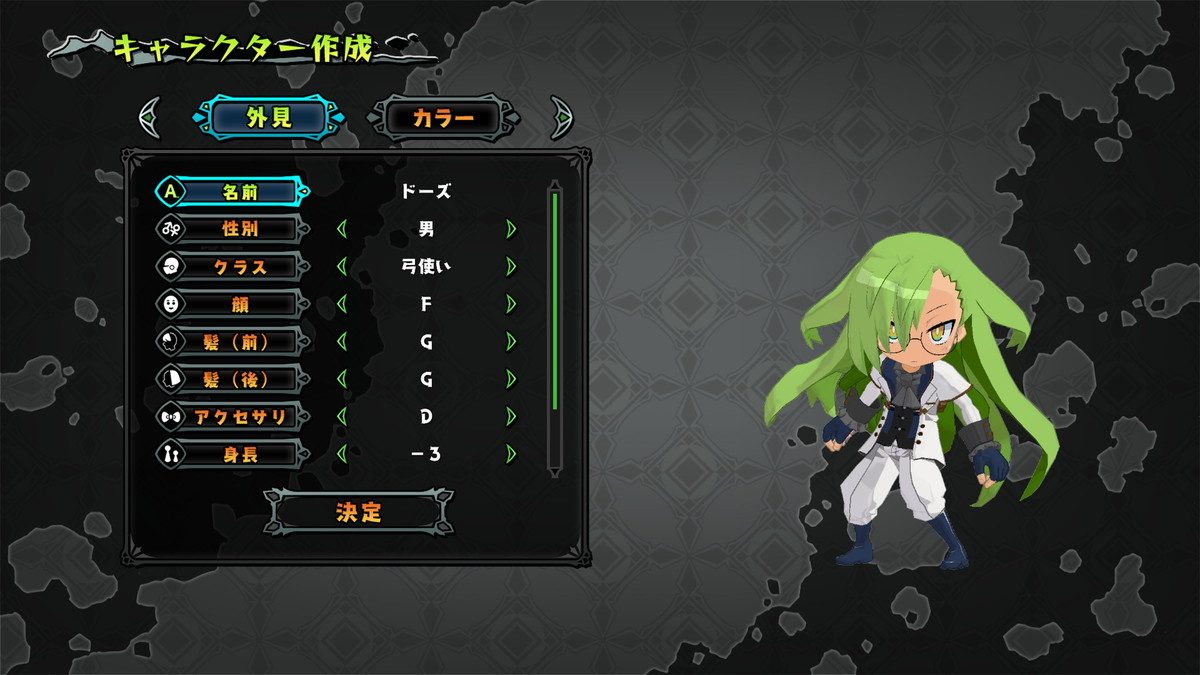Pick previous 顔 face with left arrow

(x=342, y=304)
